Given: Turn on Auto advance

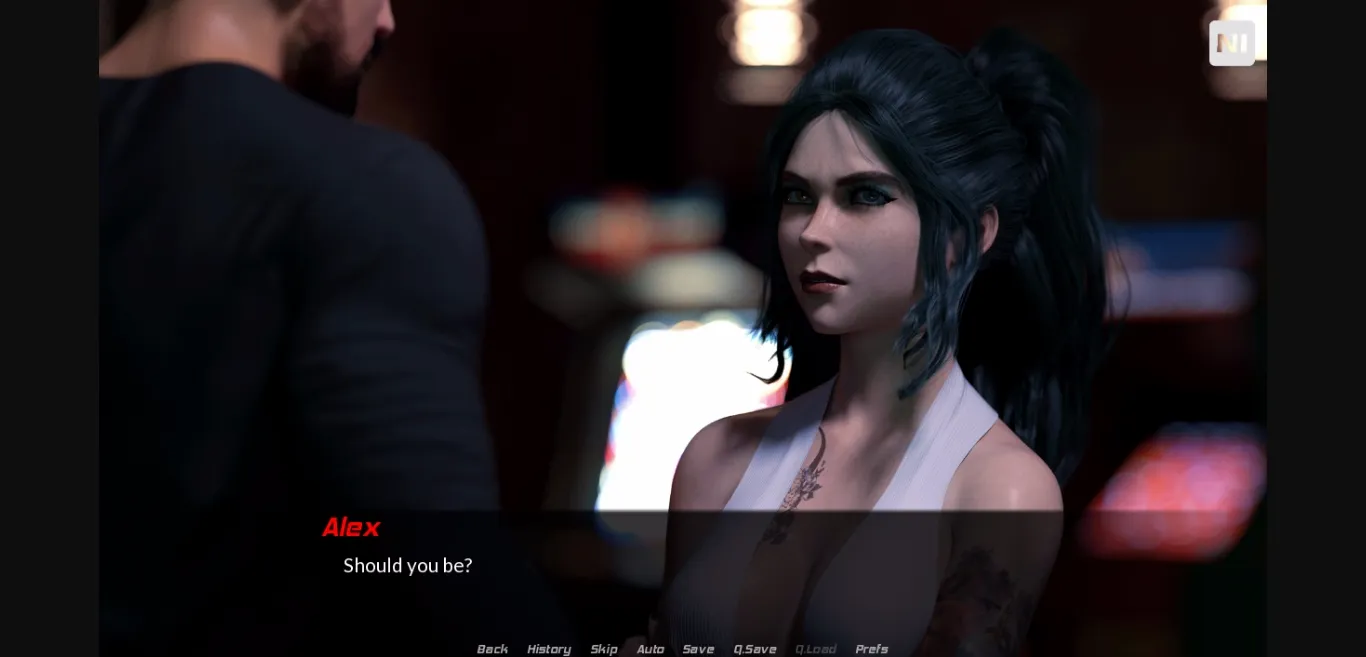Looking at the screenshot, I should click(650, 649).
